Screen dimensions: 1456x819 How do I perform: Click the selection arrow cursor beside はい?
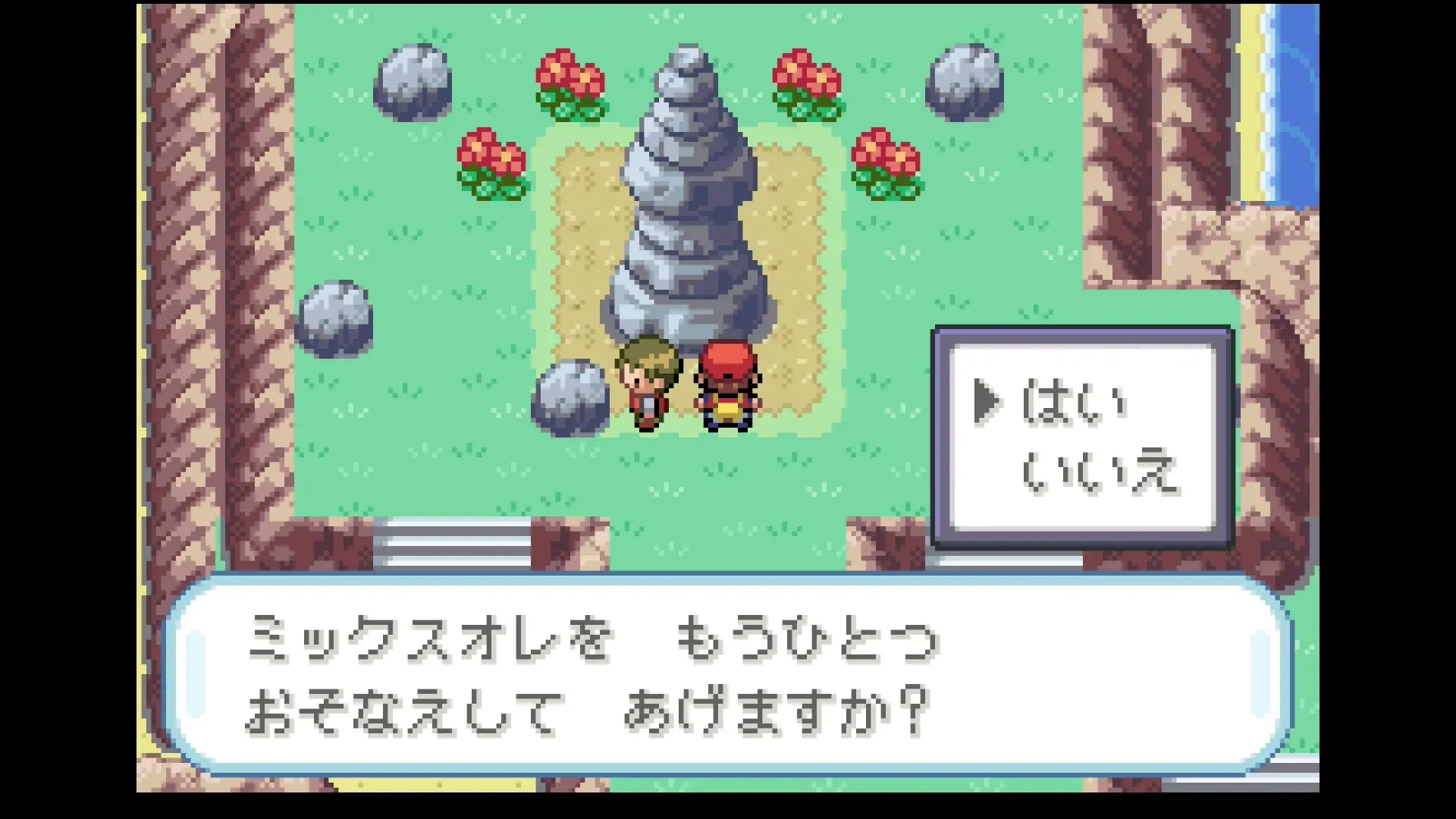pos(988,402)
